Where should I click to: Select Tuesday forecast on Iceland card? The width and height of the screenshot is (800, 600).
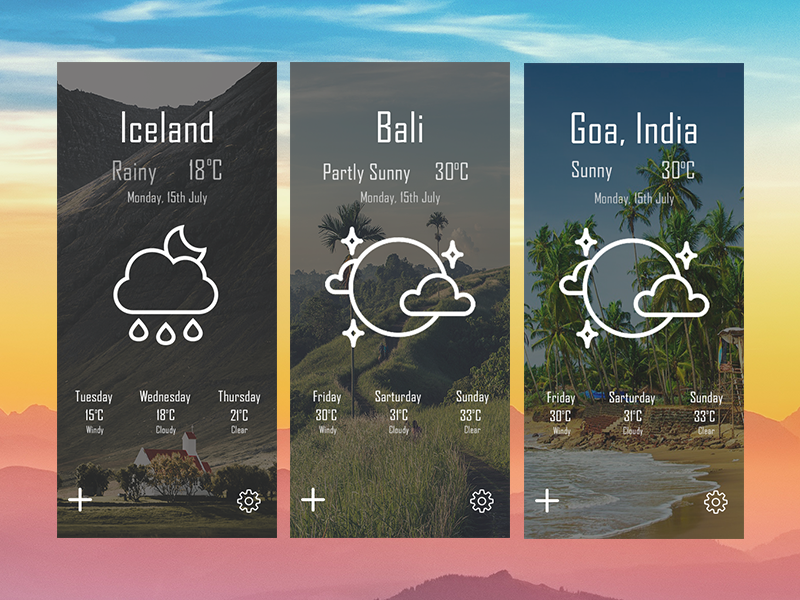94,412
